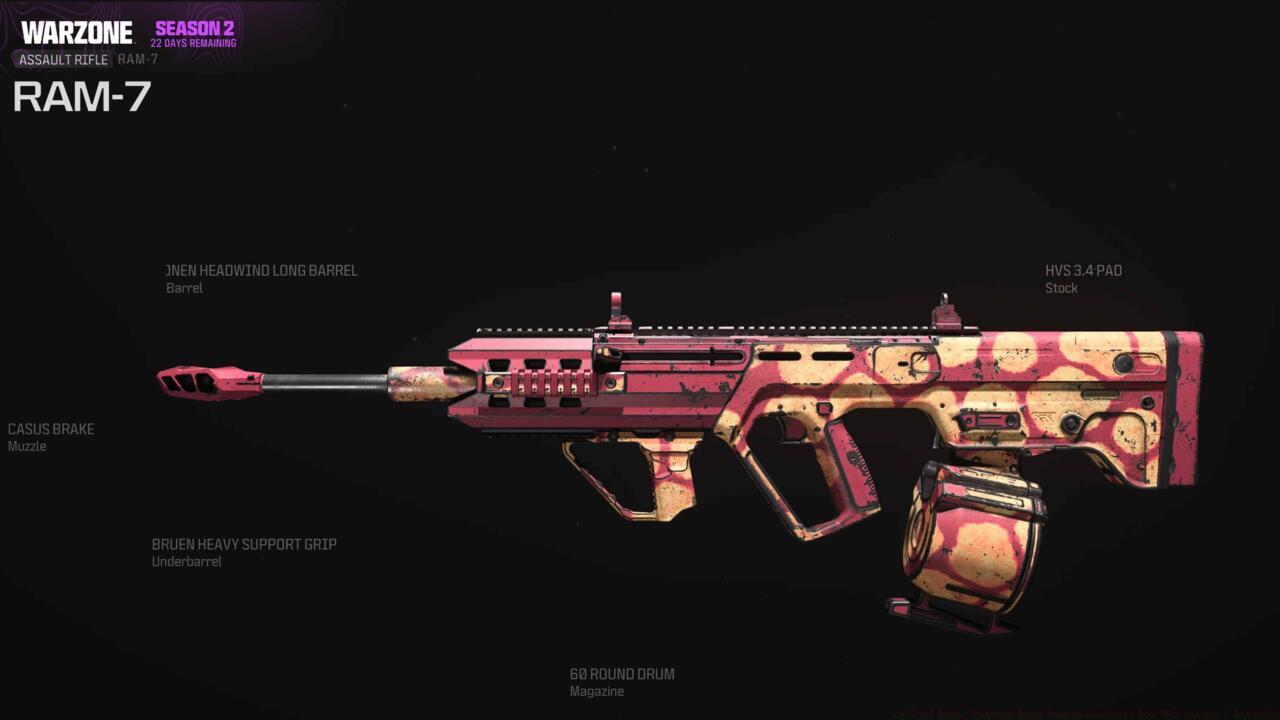Image resolution: width=1280 pixels, height=720 pixels.
Task: Select the Bruen Headwind Long Barrel attachment
Action: coord(262,270)
